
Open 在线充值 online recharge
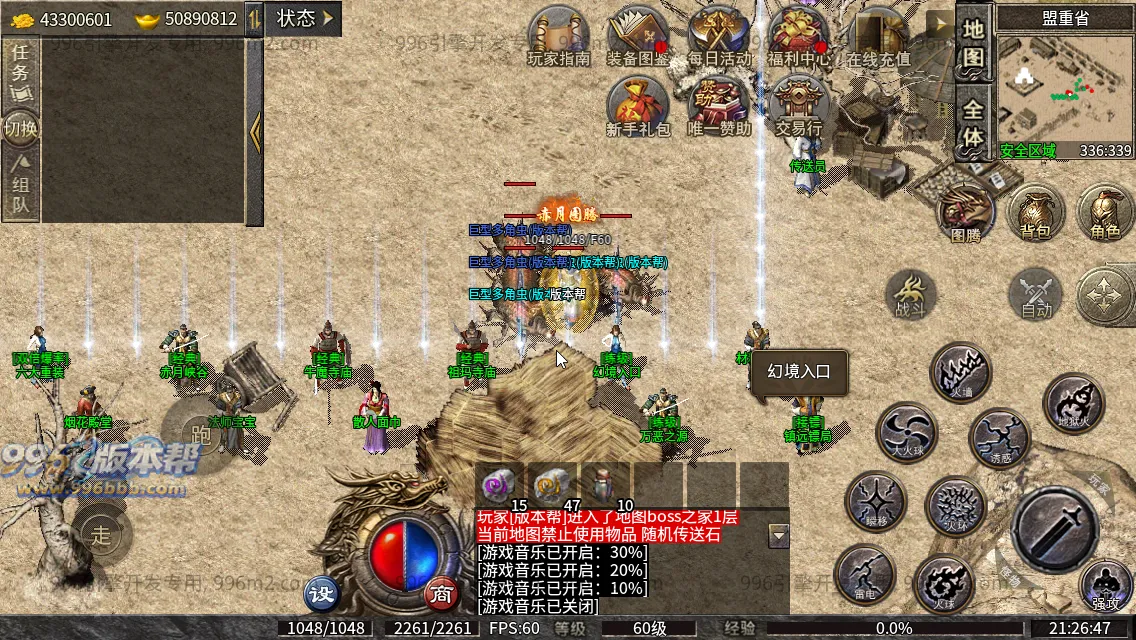click(x=878, y=36)
